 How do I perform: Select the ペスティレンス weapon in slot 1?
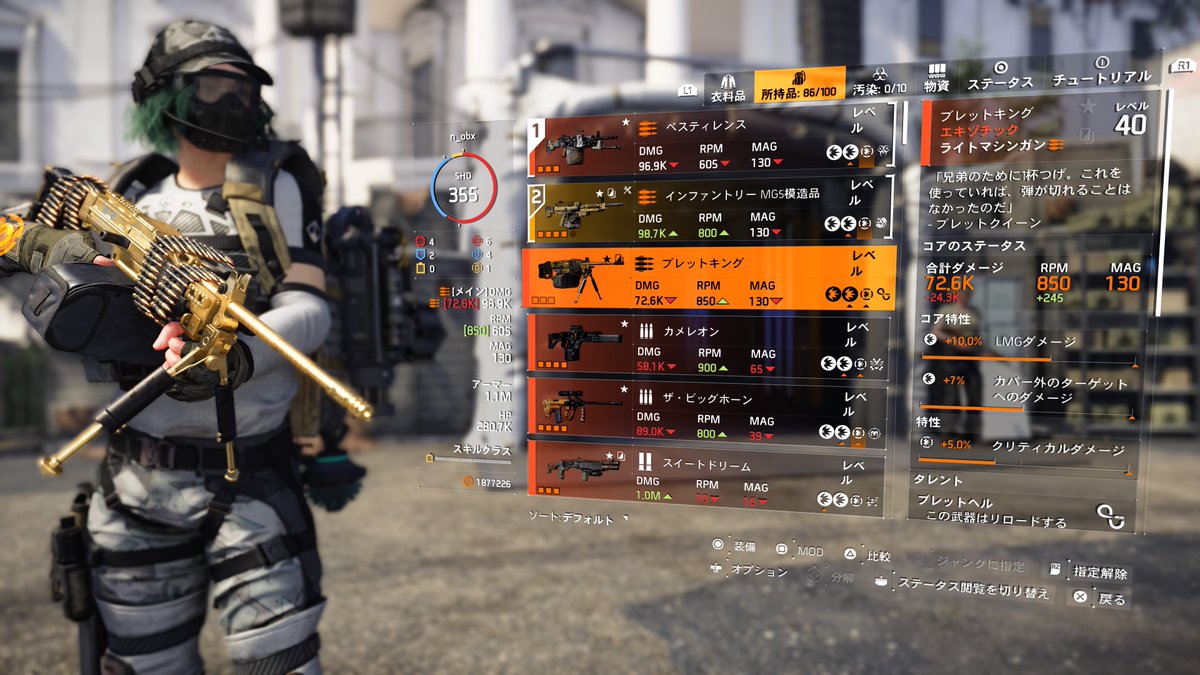tap(710, 147)
